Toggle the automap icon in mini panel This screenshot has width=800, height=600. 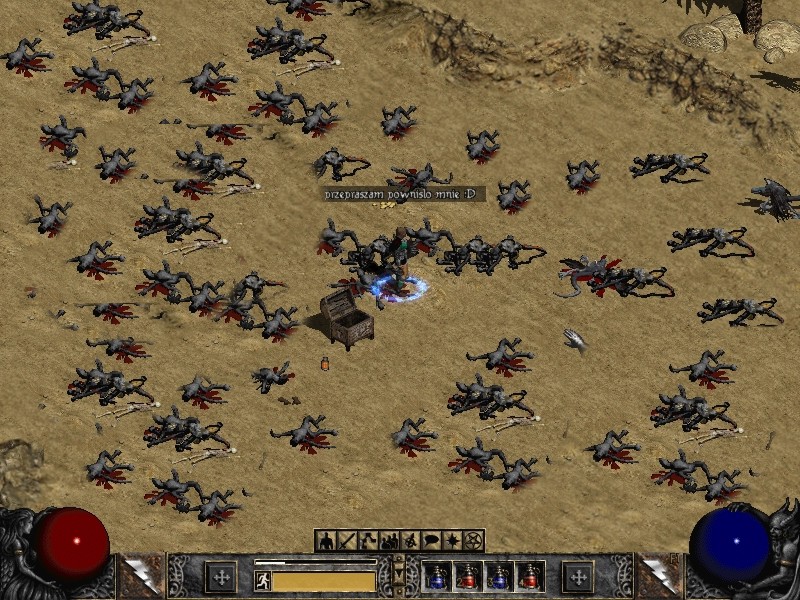point(410,541)
